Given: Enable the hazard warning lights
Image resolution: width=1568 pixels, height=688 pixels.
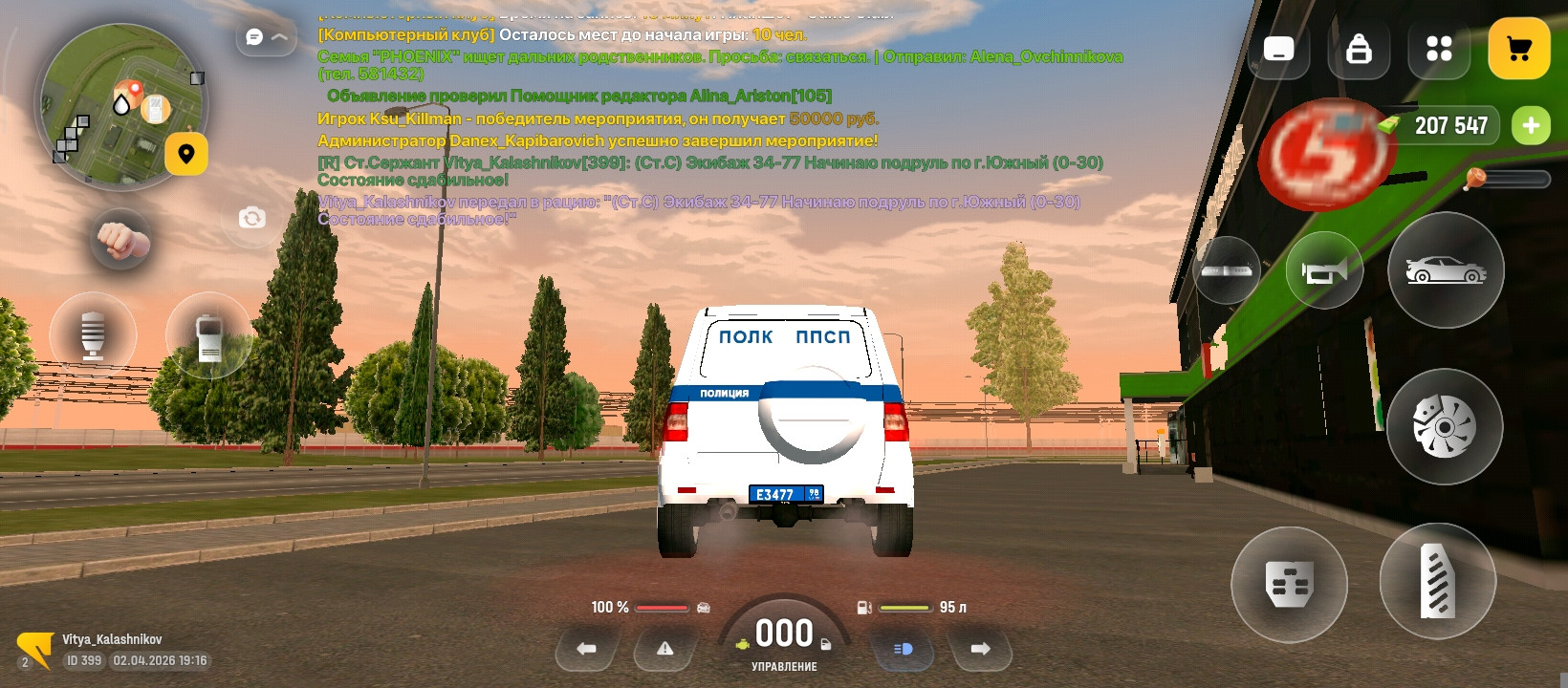Looking at the screenshot, I should [664, 650].
